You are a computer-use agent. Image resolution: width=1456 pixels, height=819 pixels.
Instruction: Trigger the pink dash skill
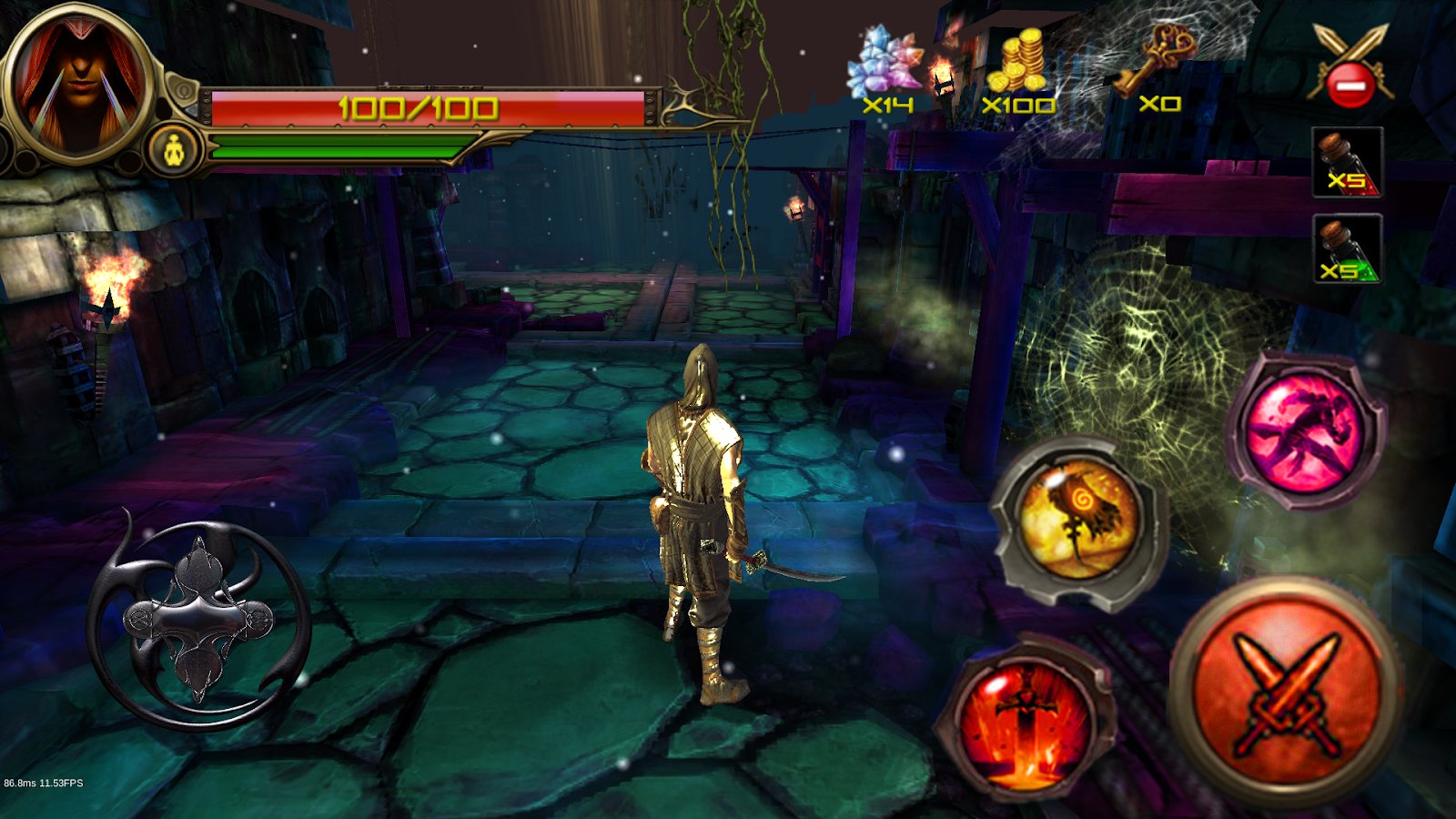(x=1305, y=430)
